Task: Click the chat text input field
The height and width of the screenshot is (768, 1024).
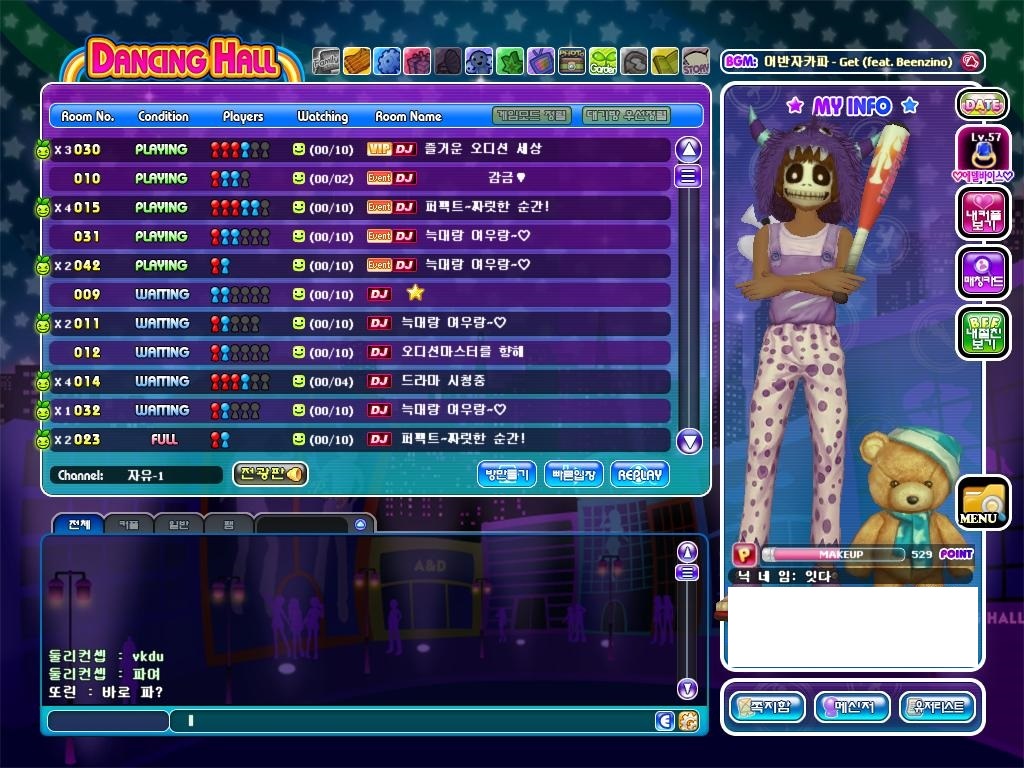Action: (410, 720)
